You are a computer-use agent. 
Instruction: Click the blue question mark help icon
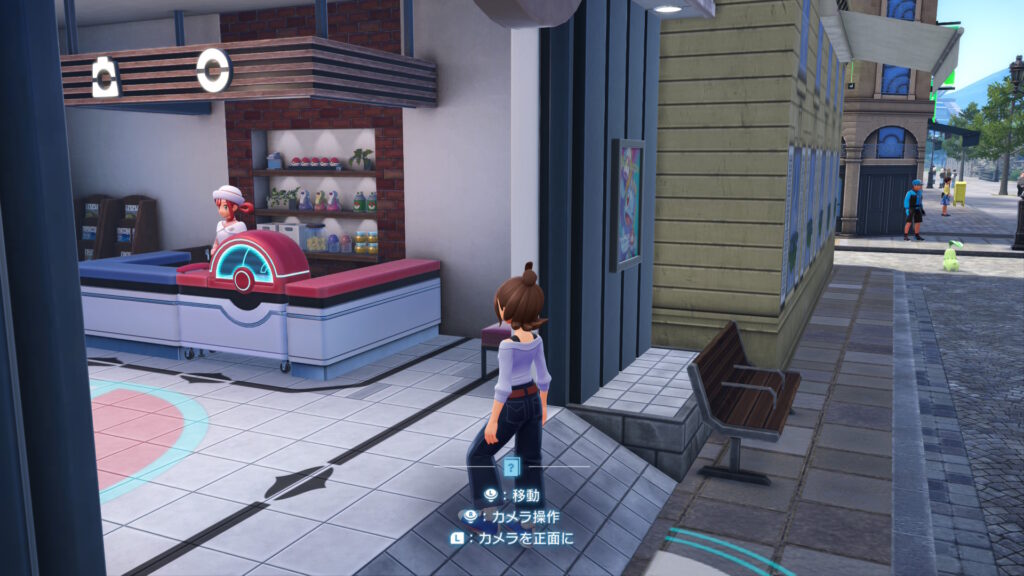511,466
